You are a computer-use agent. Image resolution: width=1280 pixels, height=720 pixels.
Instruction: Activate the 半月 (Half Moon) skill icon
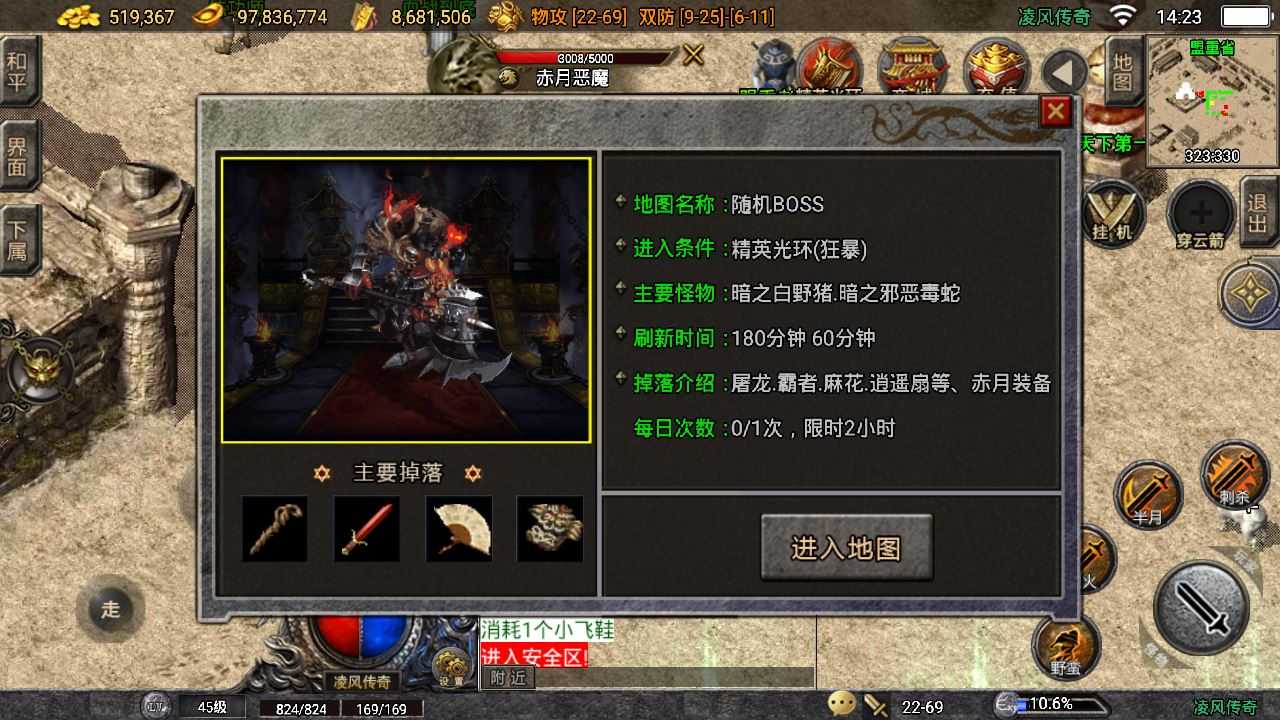[1148, 493]
